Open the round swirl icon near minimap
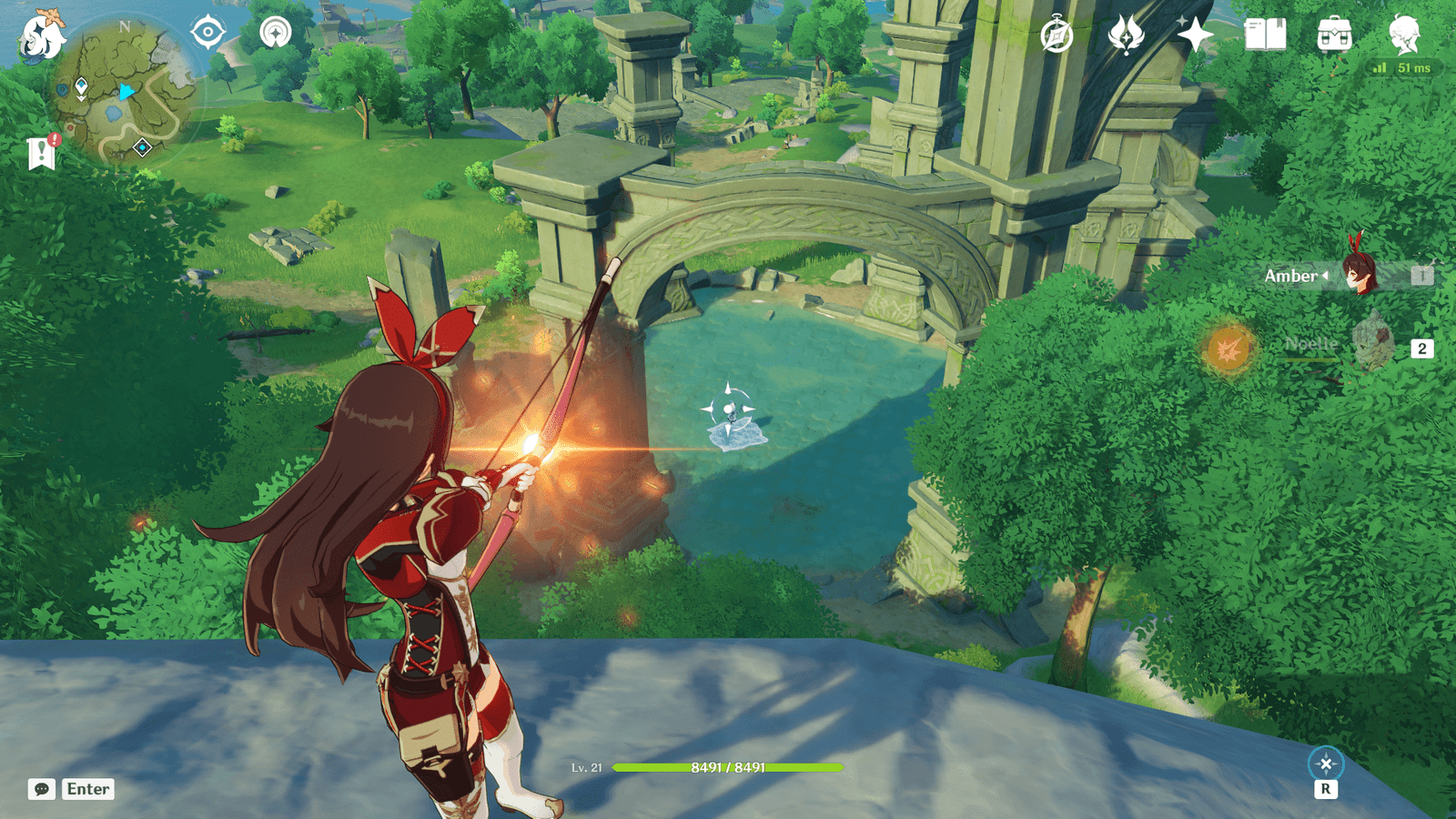 pyautogui.click(x=275, y=33)
